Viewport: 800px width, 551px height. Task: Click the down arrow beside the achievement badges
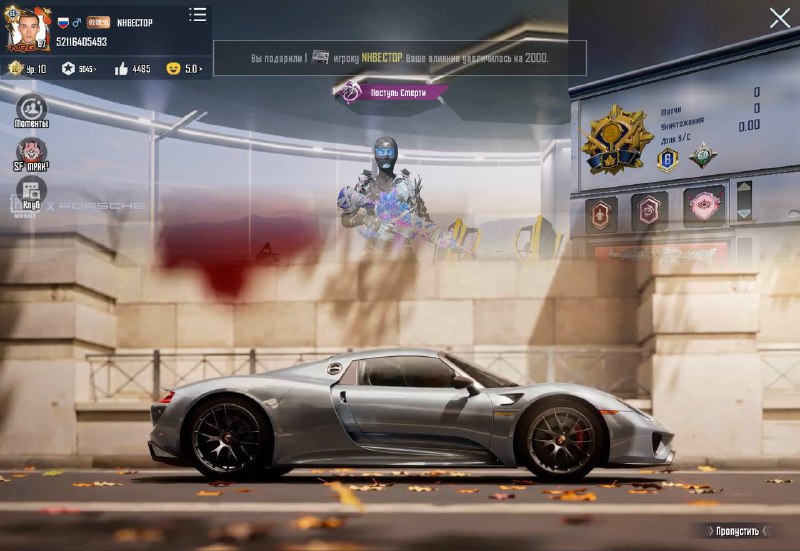click(x=744, y=213)
